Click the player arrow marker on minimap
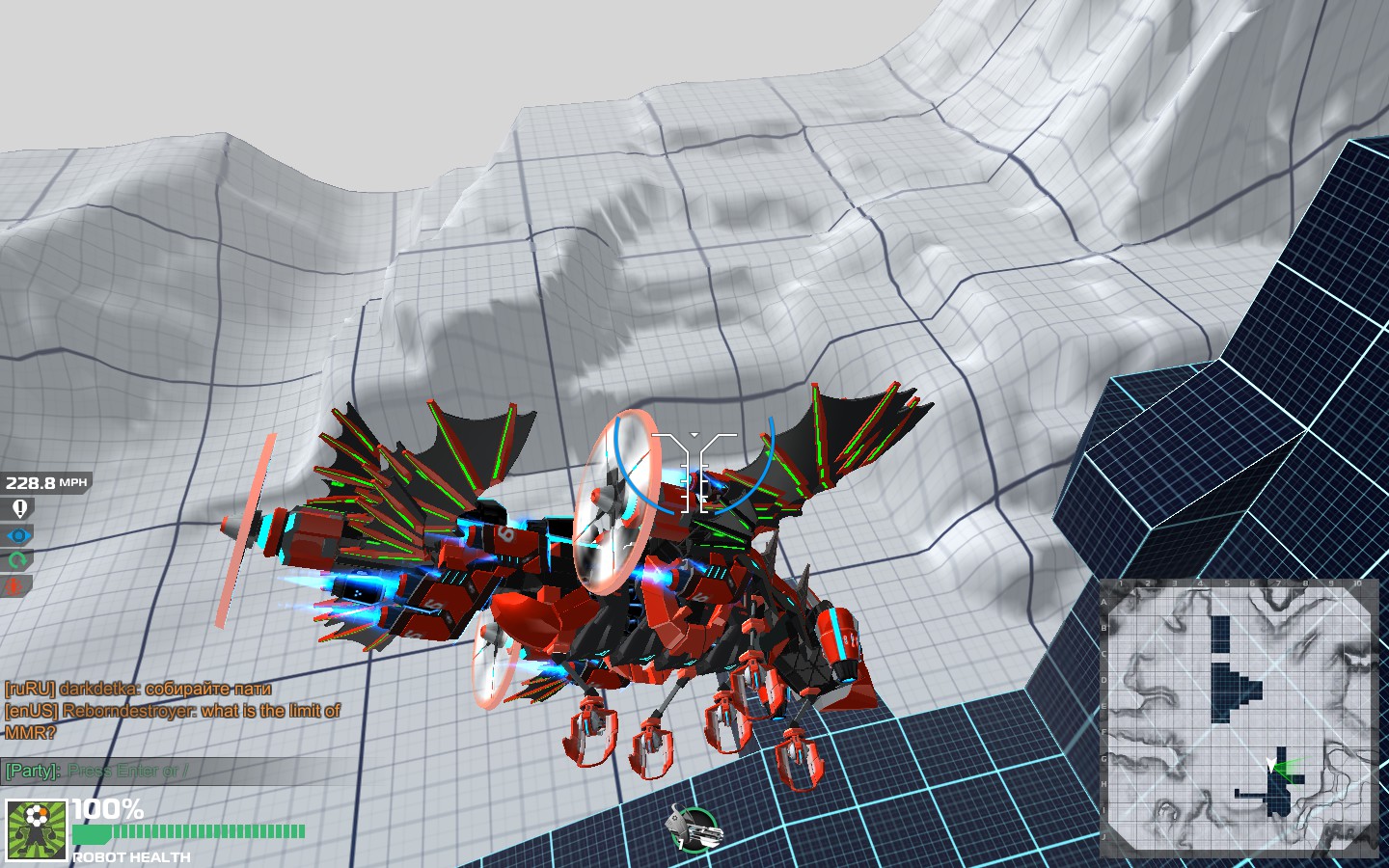1389x868 pixels. click(x=1271, y=763)
